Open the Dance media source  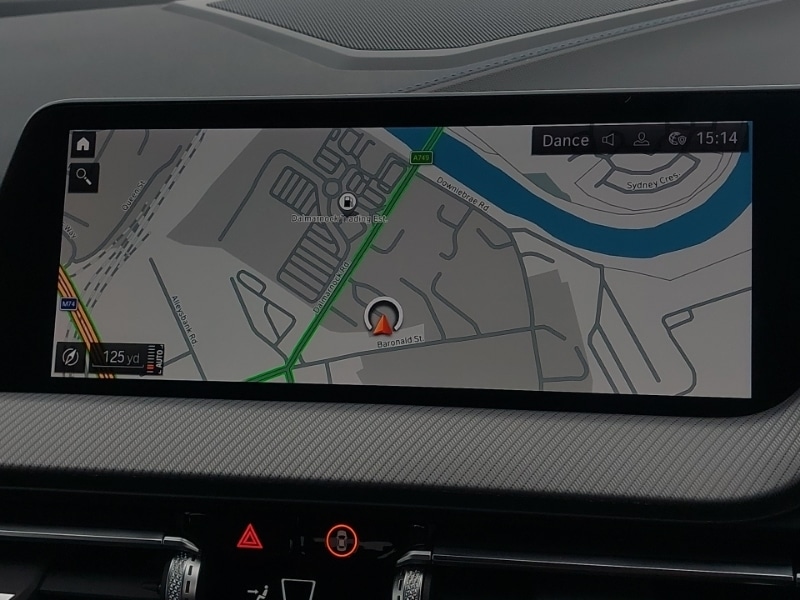pos(565,140)
